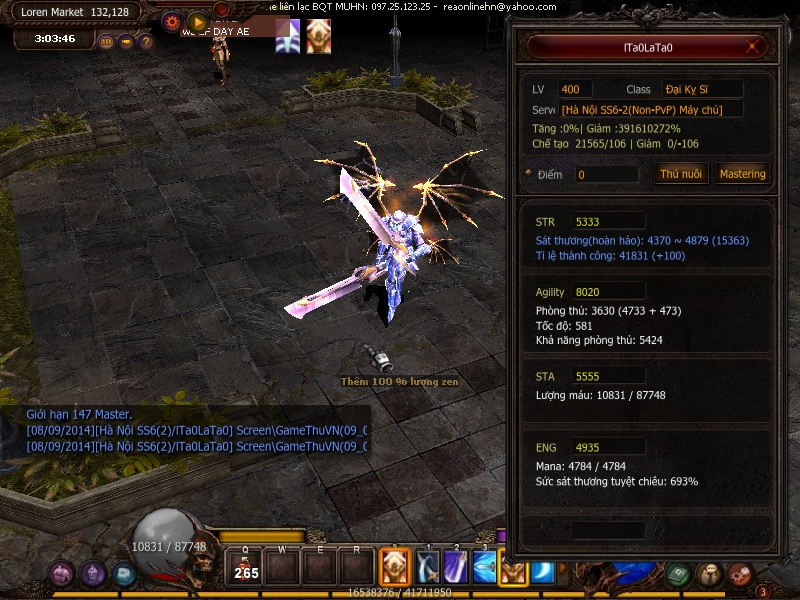The width and height of the screenshot is (800, 600).
Task: Toggle the 3D camera button
Action: click(106, 42)
